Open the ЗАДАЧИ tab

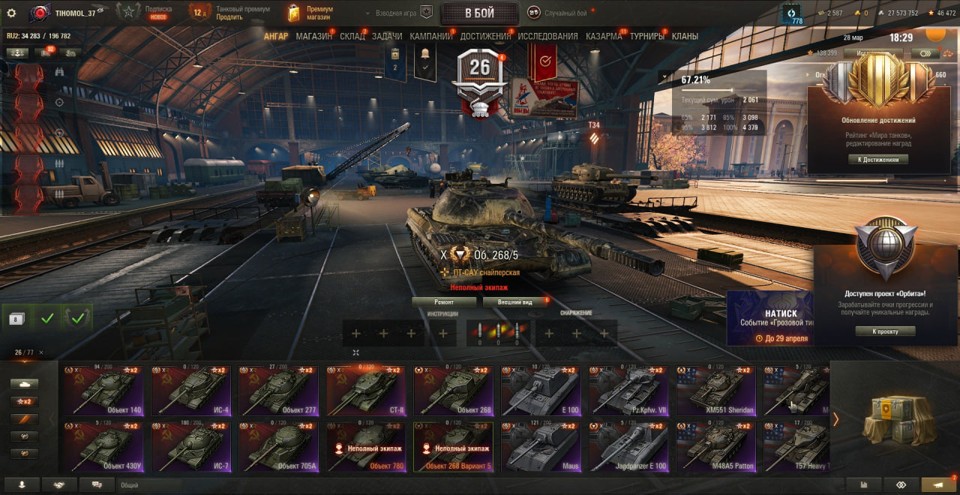click(387, 36)
